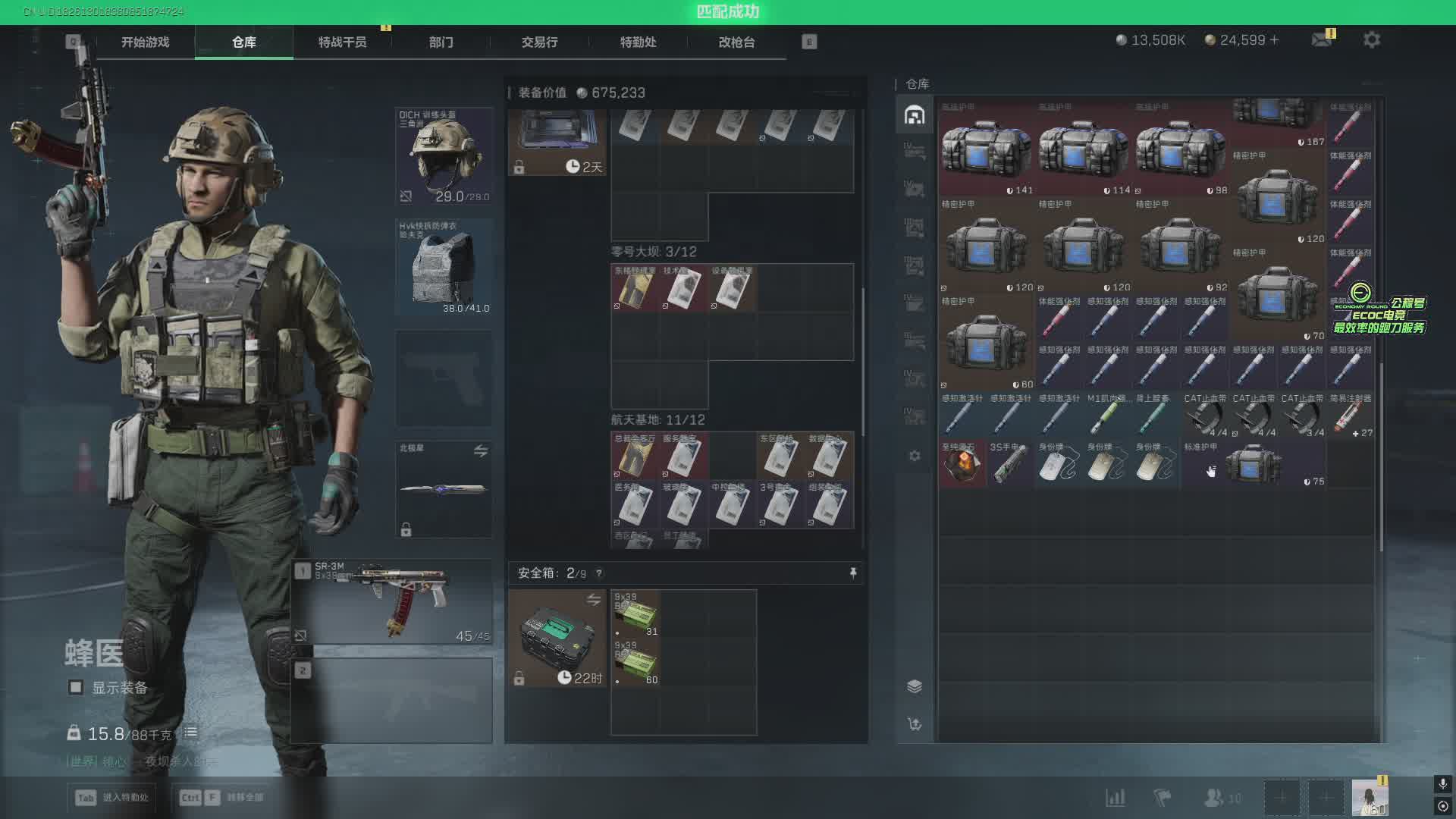Open the 特战干员 tab
Screen dimensions: 1456x819
342,42
